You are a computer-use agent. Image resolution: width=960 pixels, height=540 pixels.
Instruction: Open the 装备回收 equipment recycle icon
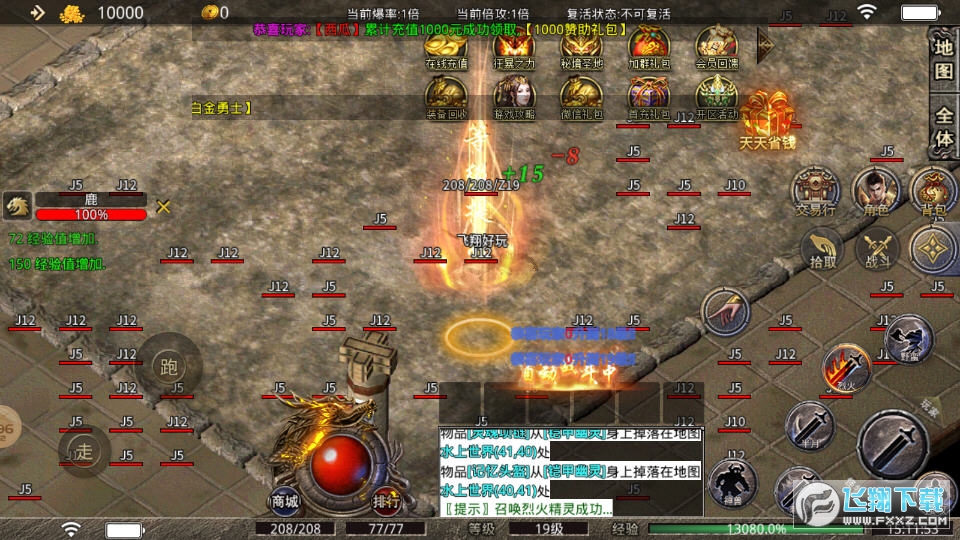click(x=446, y=97)
